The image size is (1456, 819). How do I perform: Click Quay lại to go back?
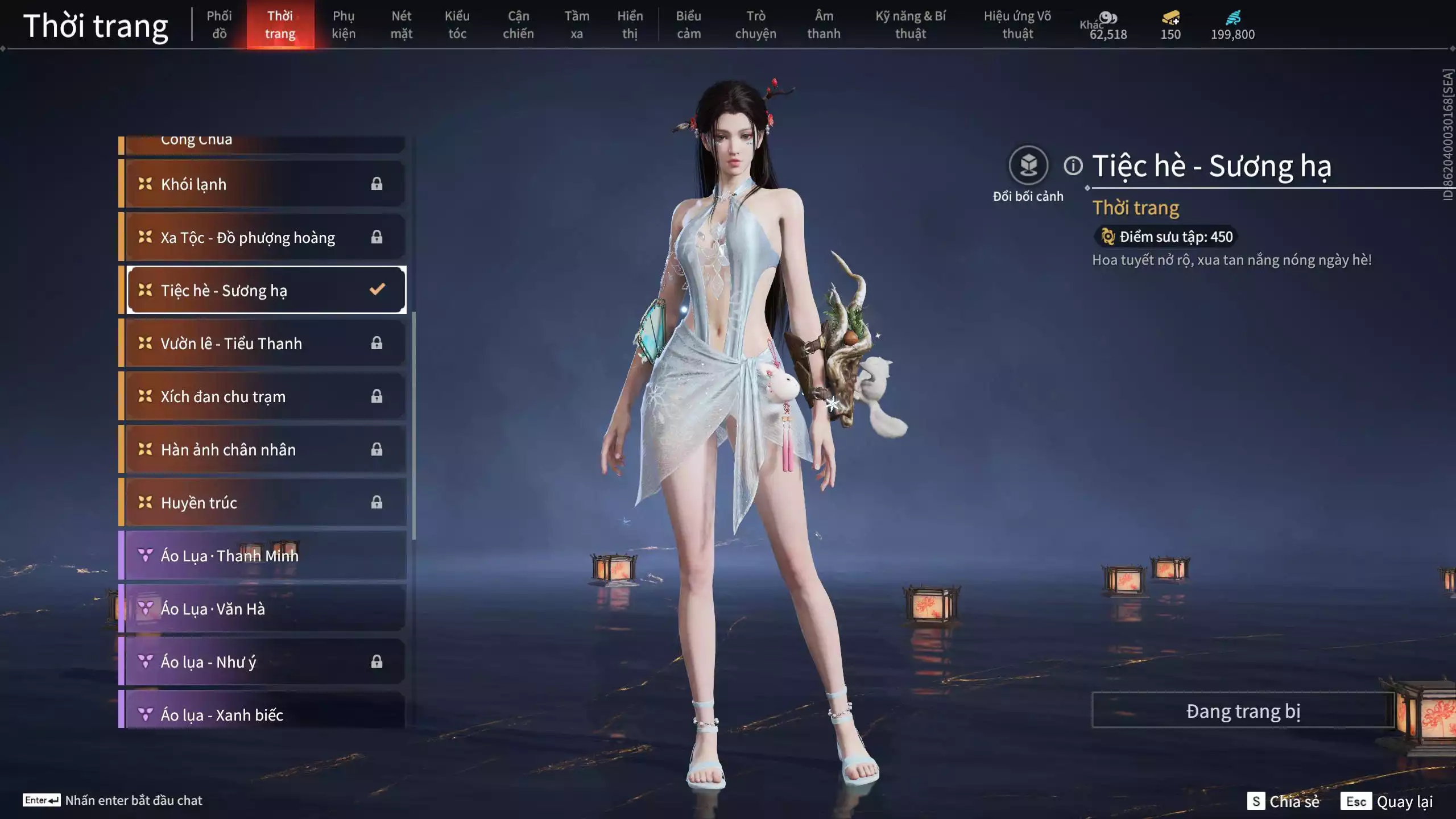[x=1388, y=801]
